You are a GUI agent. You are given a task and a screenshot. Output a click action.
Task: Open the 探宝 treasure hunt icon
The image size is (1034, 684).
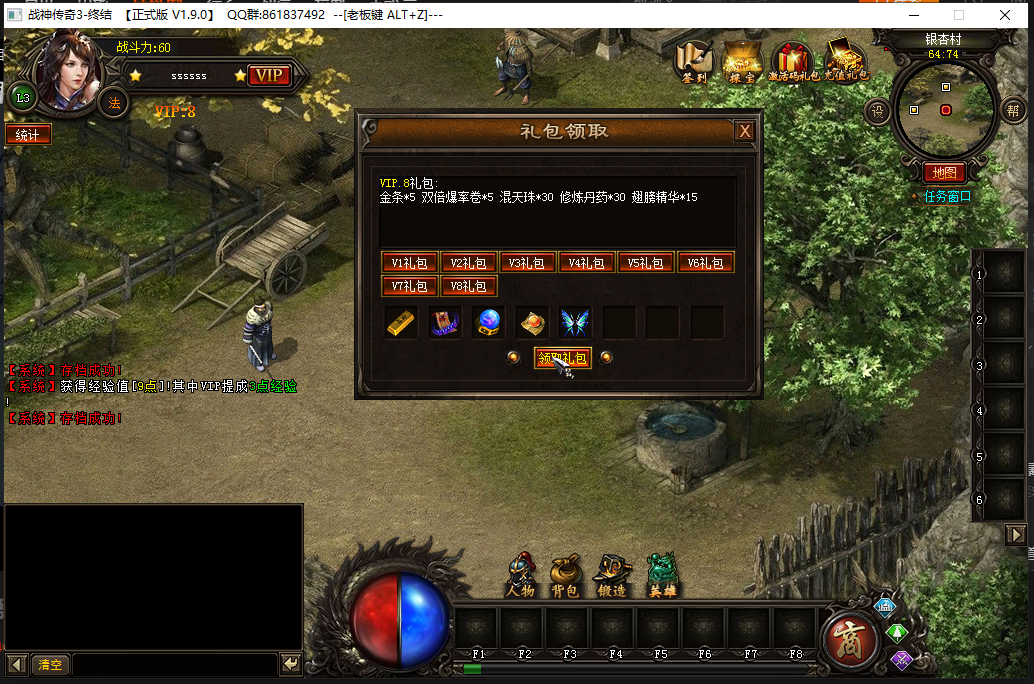click(742, 60)
